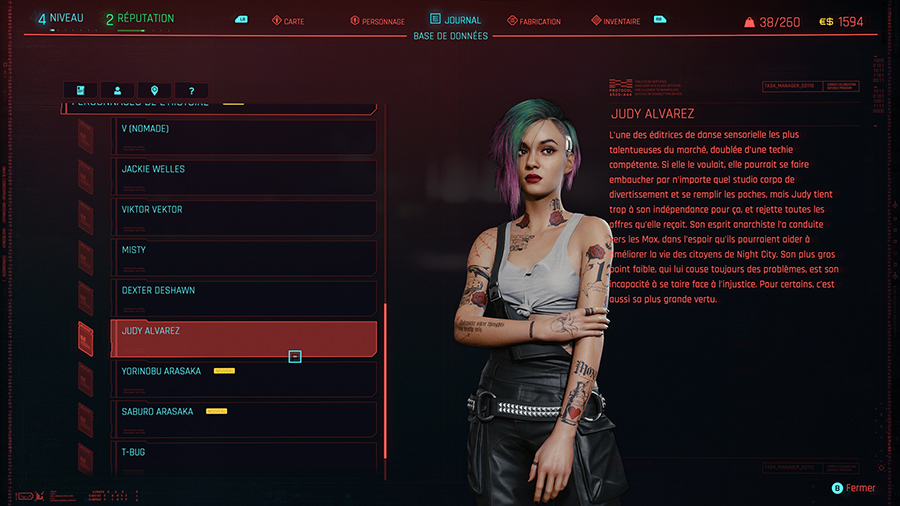Filter database by location pin icon
This screenshot has height=506, width=900.
pyautogui.click(x=154, y=90)
